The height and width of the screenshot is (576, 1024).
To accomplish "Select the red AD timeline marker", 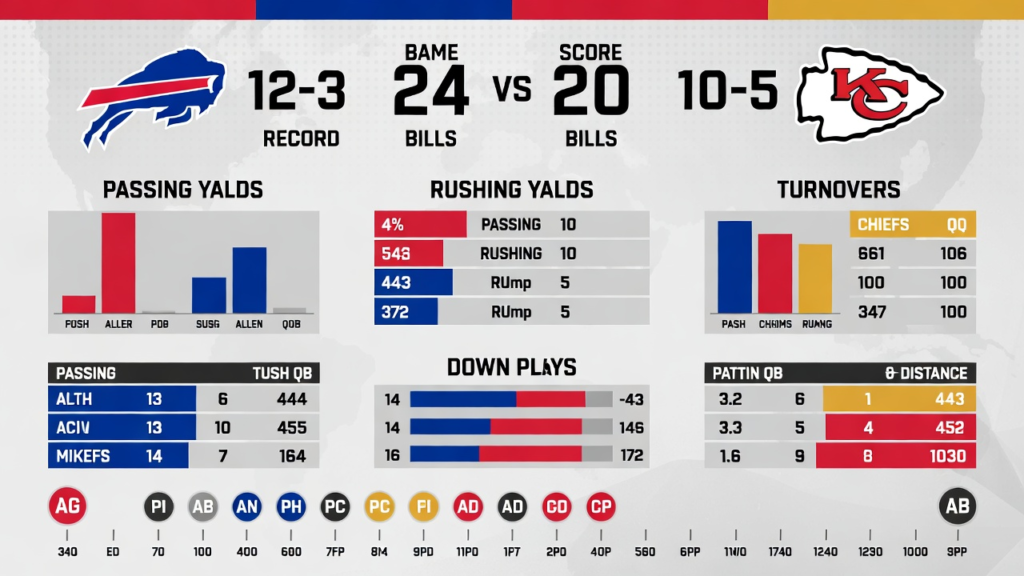I will (468, 507).
